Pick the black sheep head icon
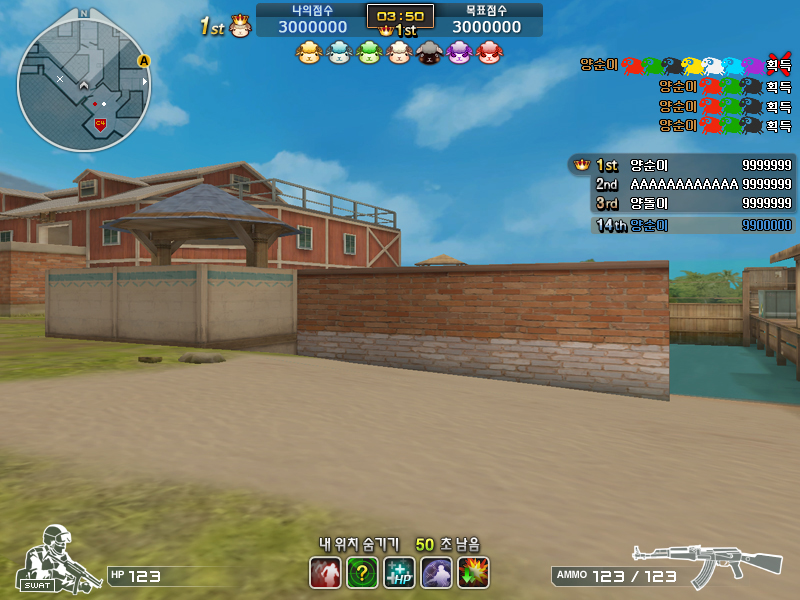Image resolution: width=800 pixels, height=600 pixels. click(428, 53)
